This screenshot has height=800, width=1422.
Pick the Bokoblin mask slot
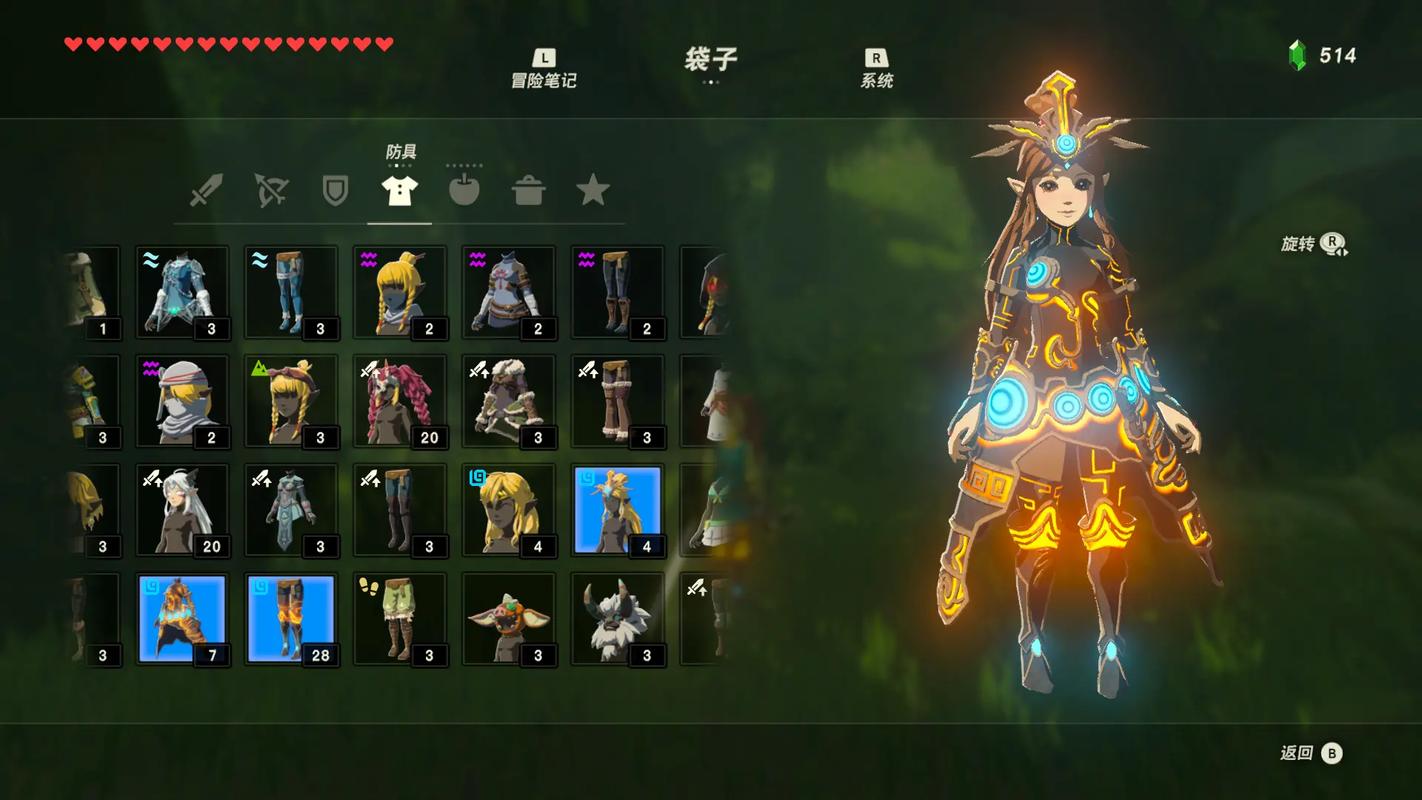tap(509, 619)
